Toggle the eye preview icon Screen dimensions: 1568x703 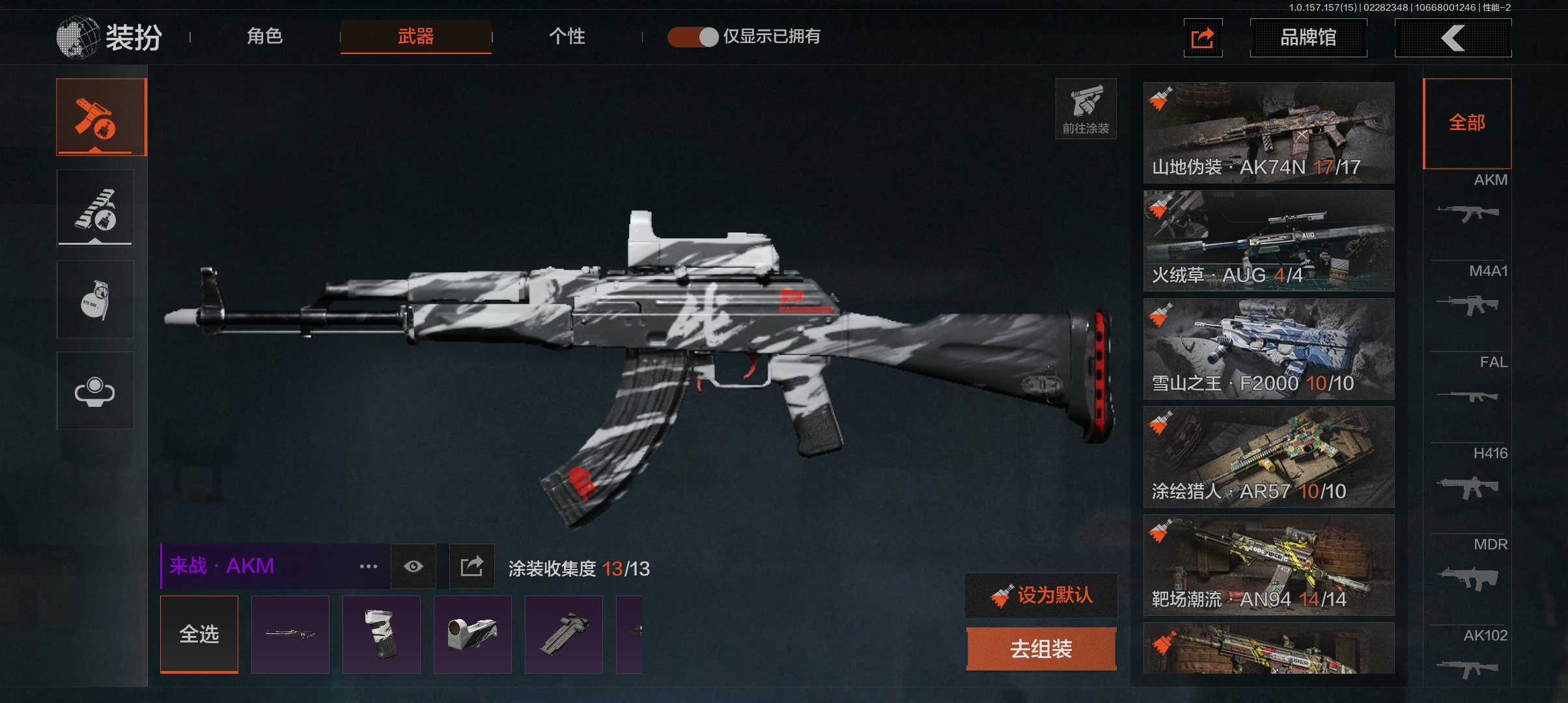point(413,566)
